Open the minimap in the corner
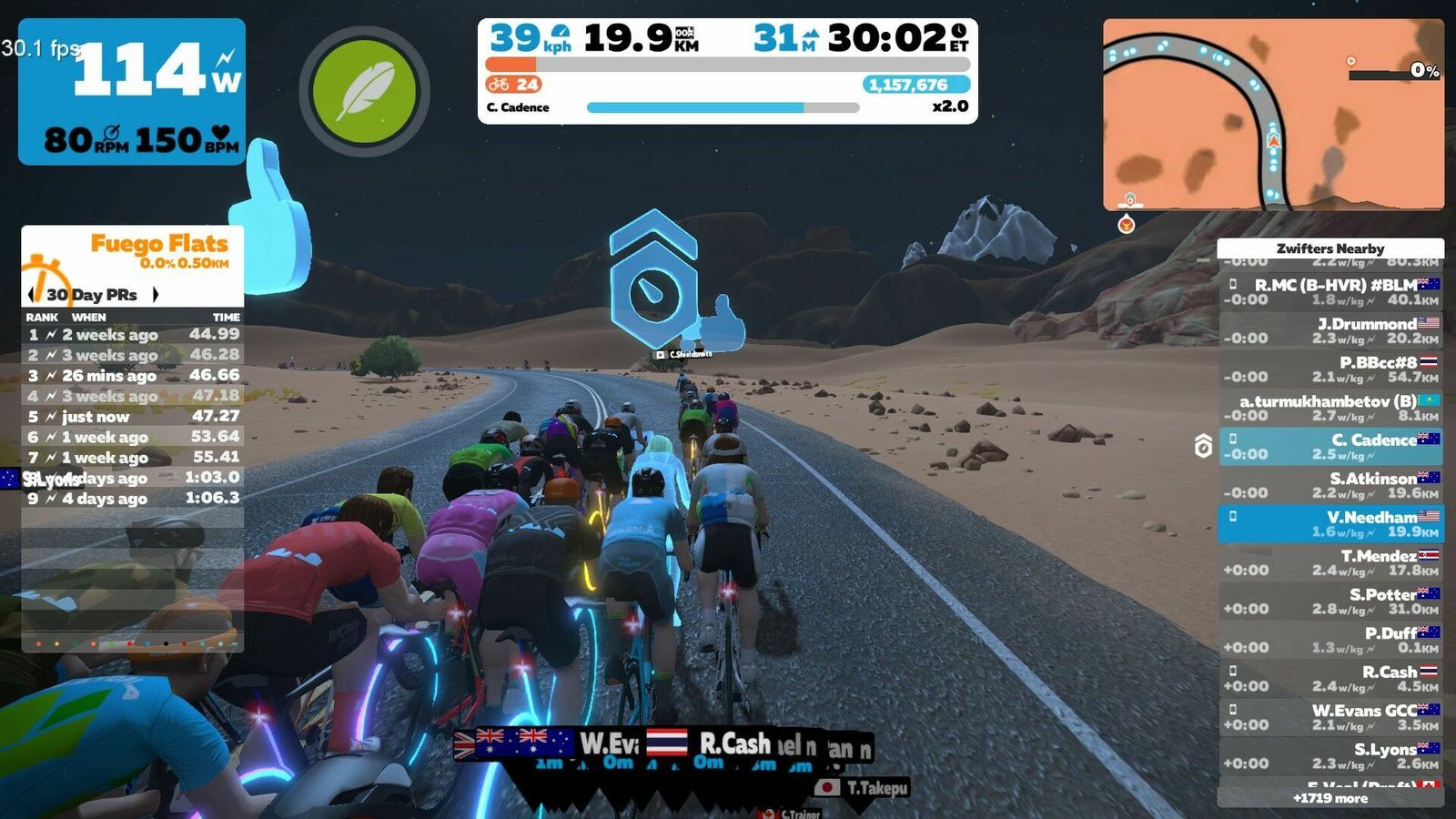Screen dimensions: 1456x819 [1273, 115]
